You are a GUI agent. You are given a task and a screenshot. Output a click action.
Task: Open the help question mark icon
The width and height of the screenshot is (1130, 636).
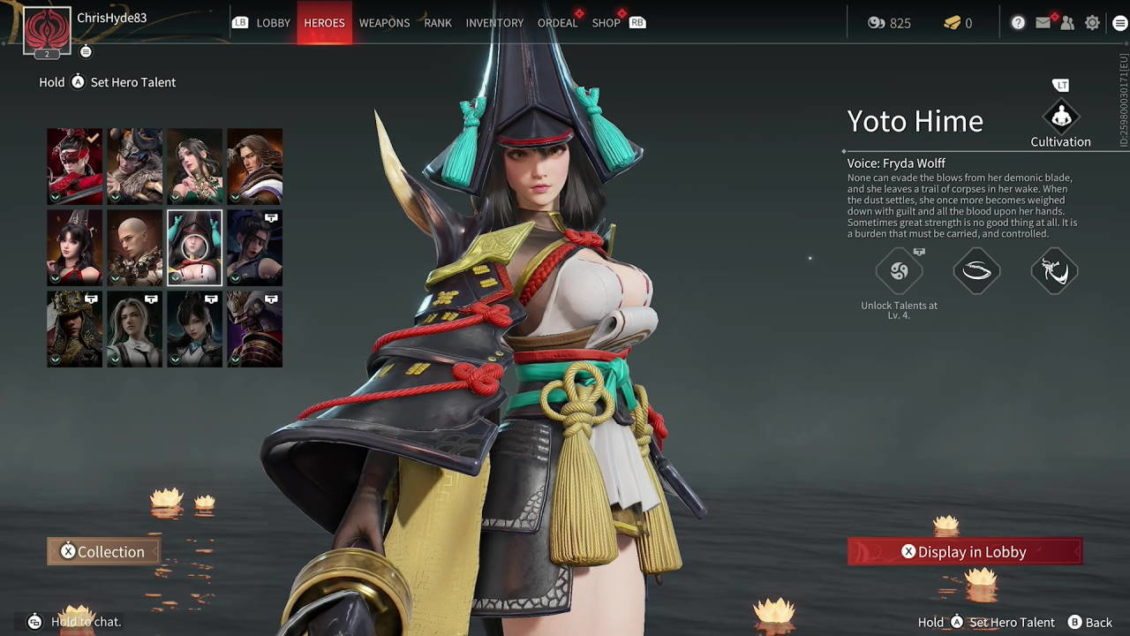pos(1018,23)
